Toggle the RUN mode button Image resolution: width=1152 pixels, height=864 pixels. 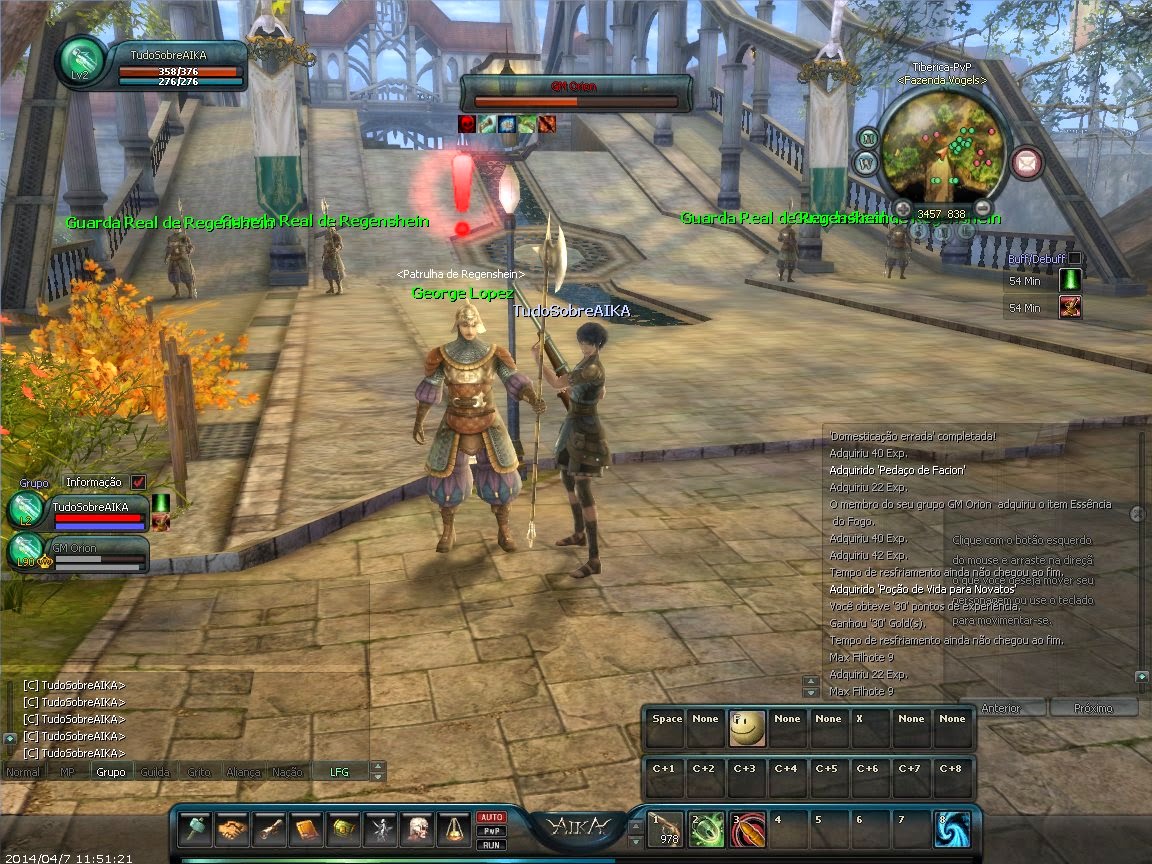pyautogui.click(x=491, y=845)
